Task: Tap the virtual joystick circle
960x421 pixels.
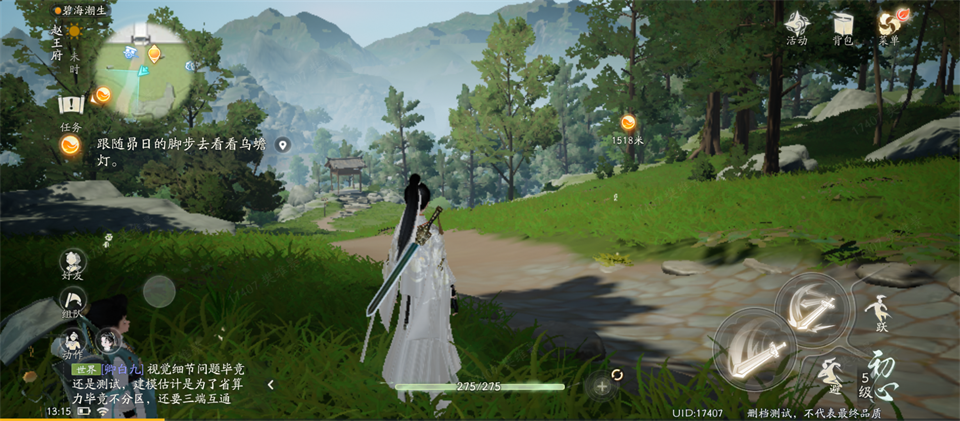Action: (159, 291)
